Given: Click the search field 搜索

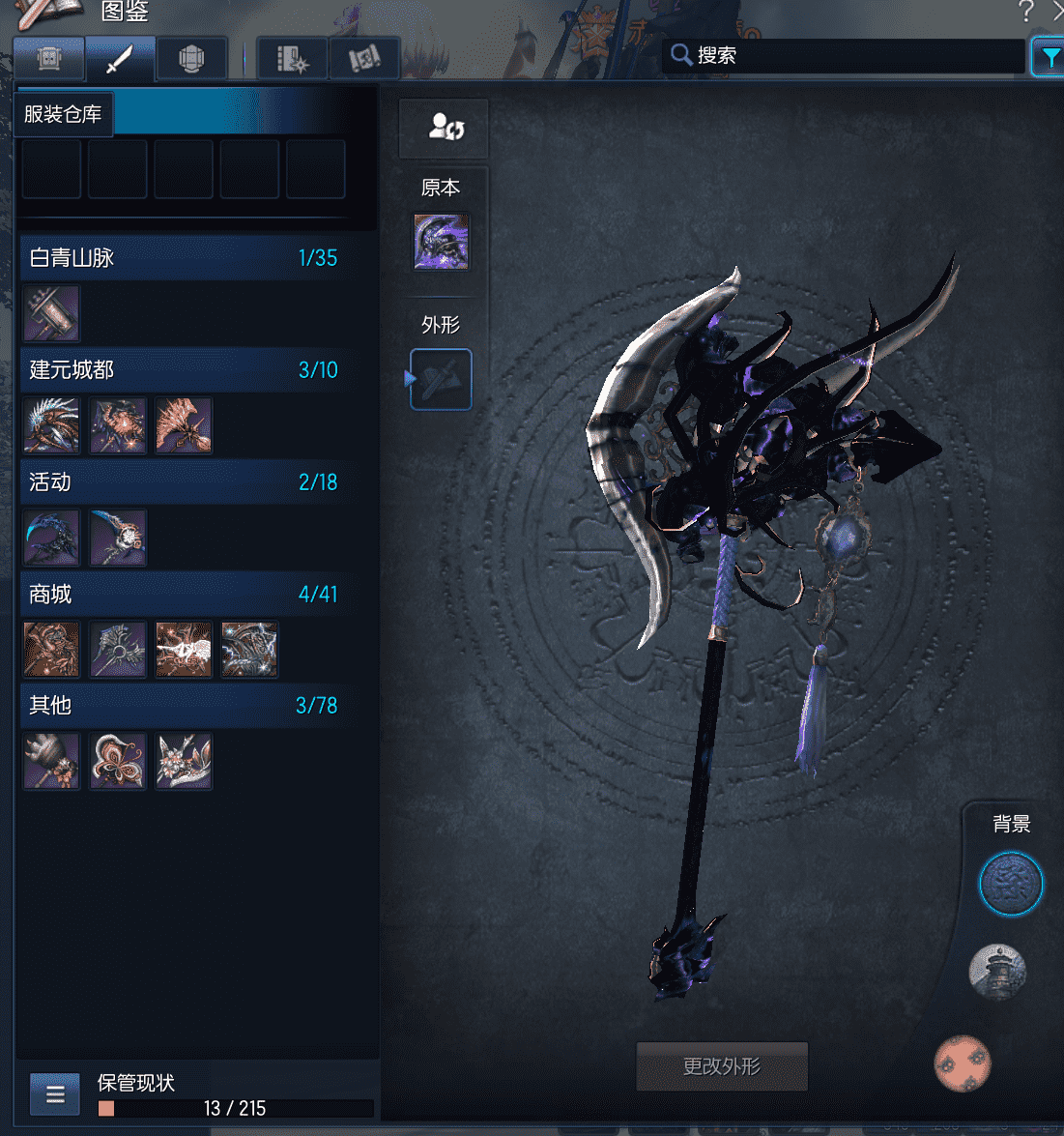Looking at the screenshot, I should tap(850, 56).
